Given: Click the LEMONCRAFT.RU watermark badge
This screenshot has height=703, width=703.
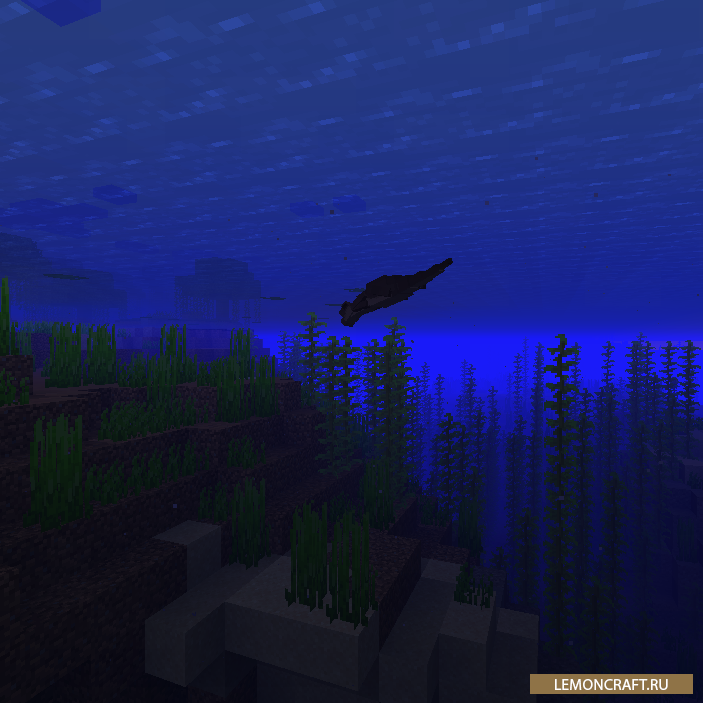Looking at the screenshot, I should [611, 684].
